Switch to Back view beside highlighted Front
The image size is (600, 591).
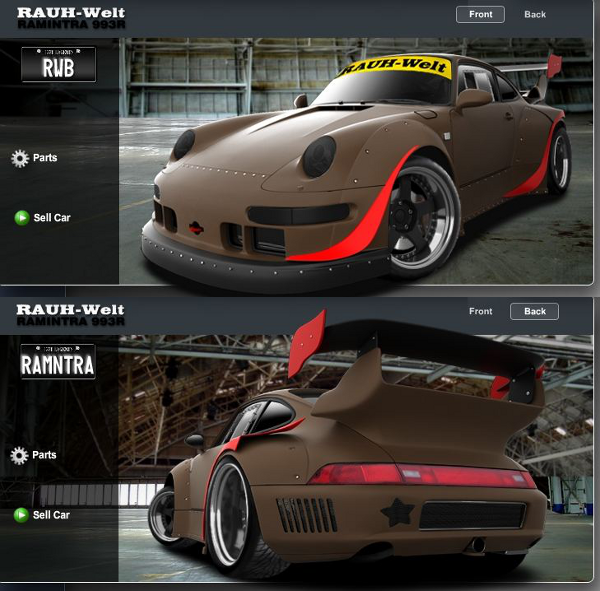(x=535, y=14)
